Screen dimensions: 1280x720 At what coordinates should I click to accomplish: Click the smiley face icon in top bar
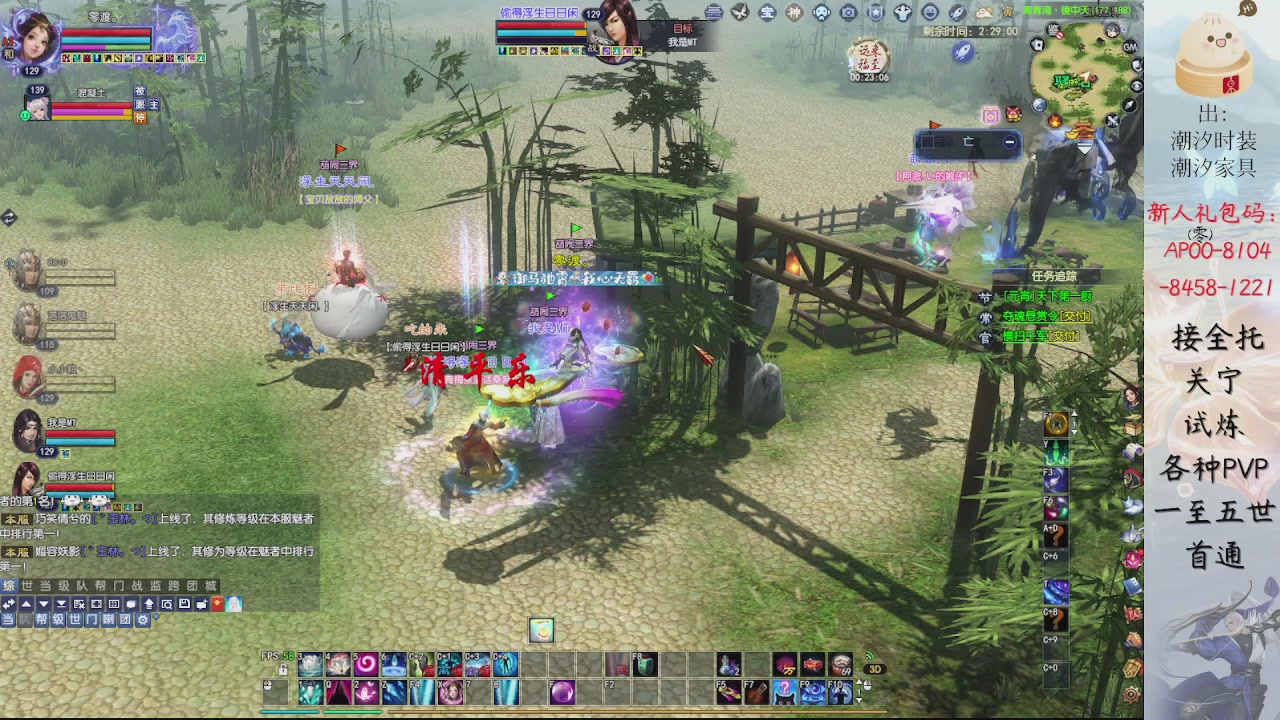tap(930, 13)
